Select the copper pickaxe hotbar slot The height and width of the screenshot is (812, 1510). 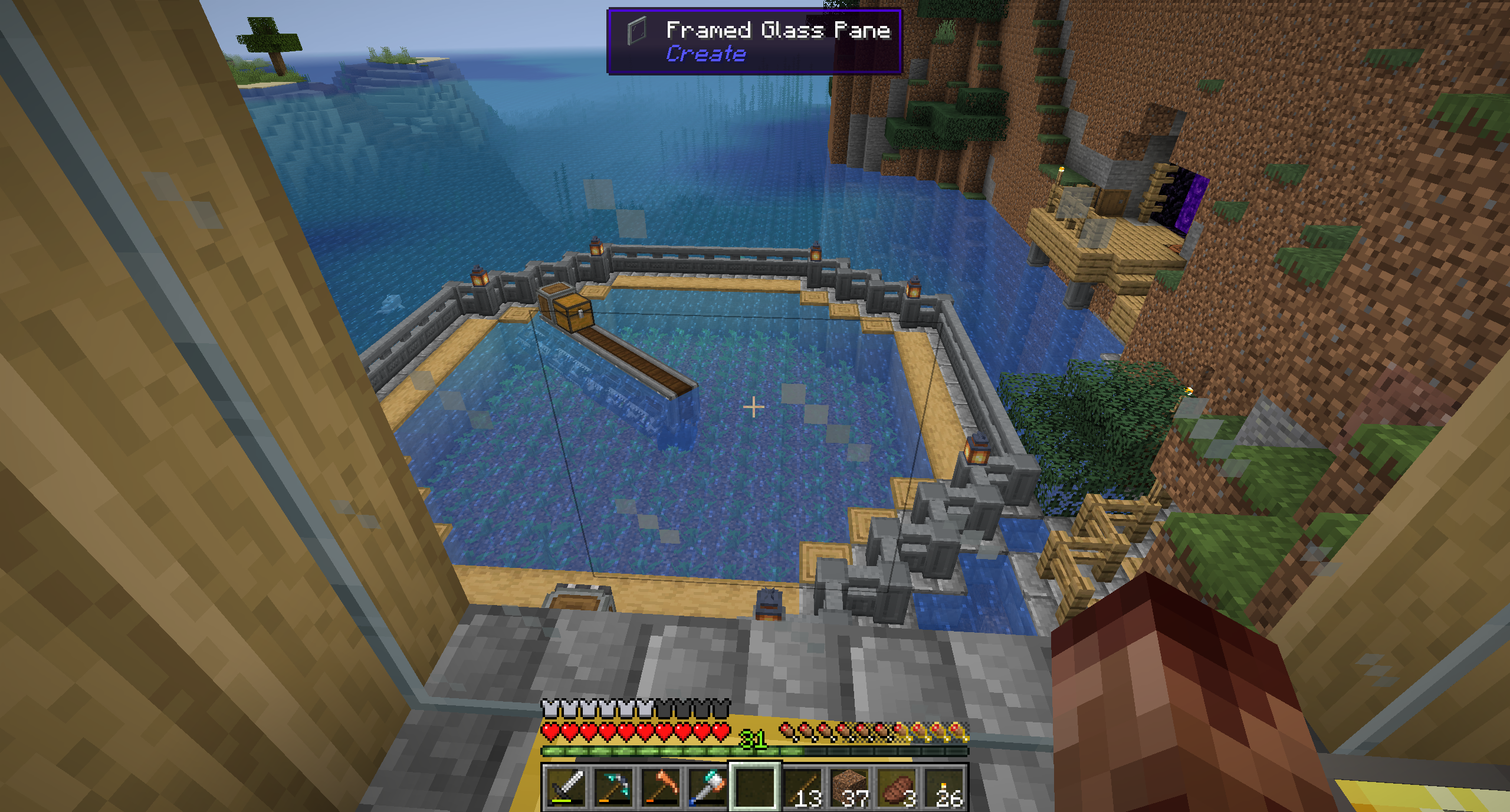661,787
